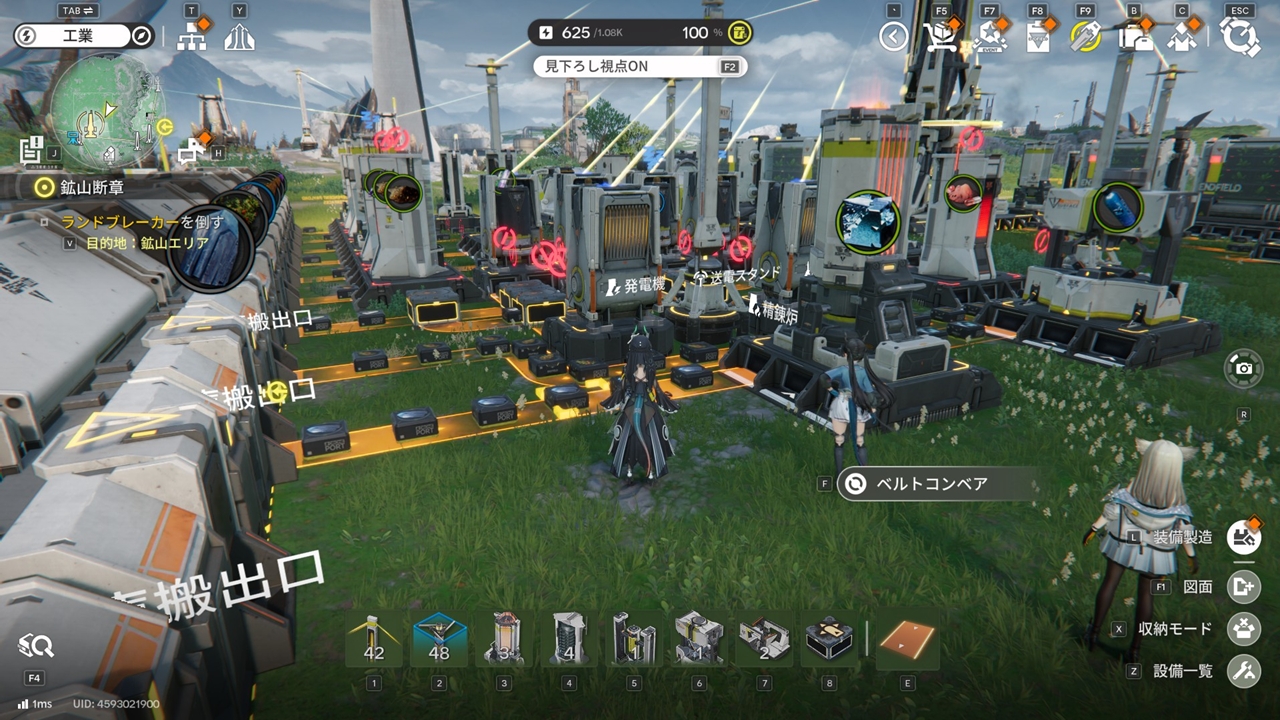The image size is (1280, 720).
Task: Open the shopping cart store icon
Action: (941, 38)
